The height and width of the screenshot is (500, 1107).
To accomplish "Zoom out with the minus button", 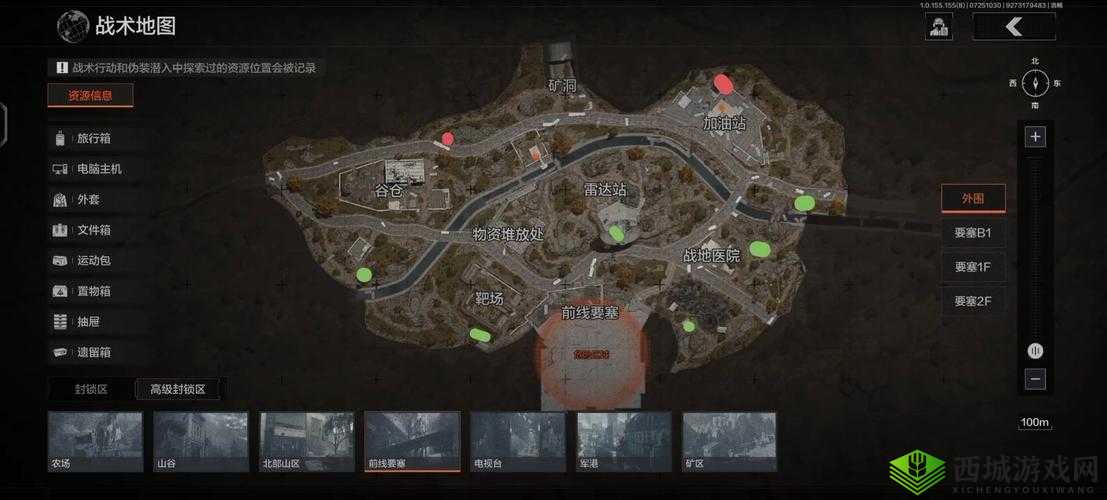I will tap(1035, 379).
